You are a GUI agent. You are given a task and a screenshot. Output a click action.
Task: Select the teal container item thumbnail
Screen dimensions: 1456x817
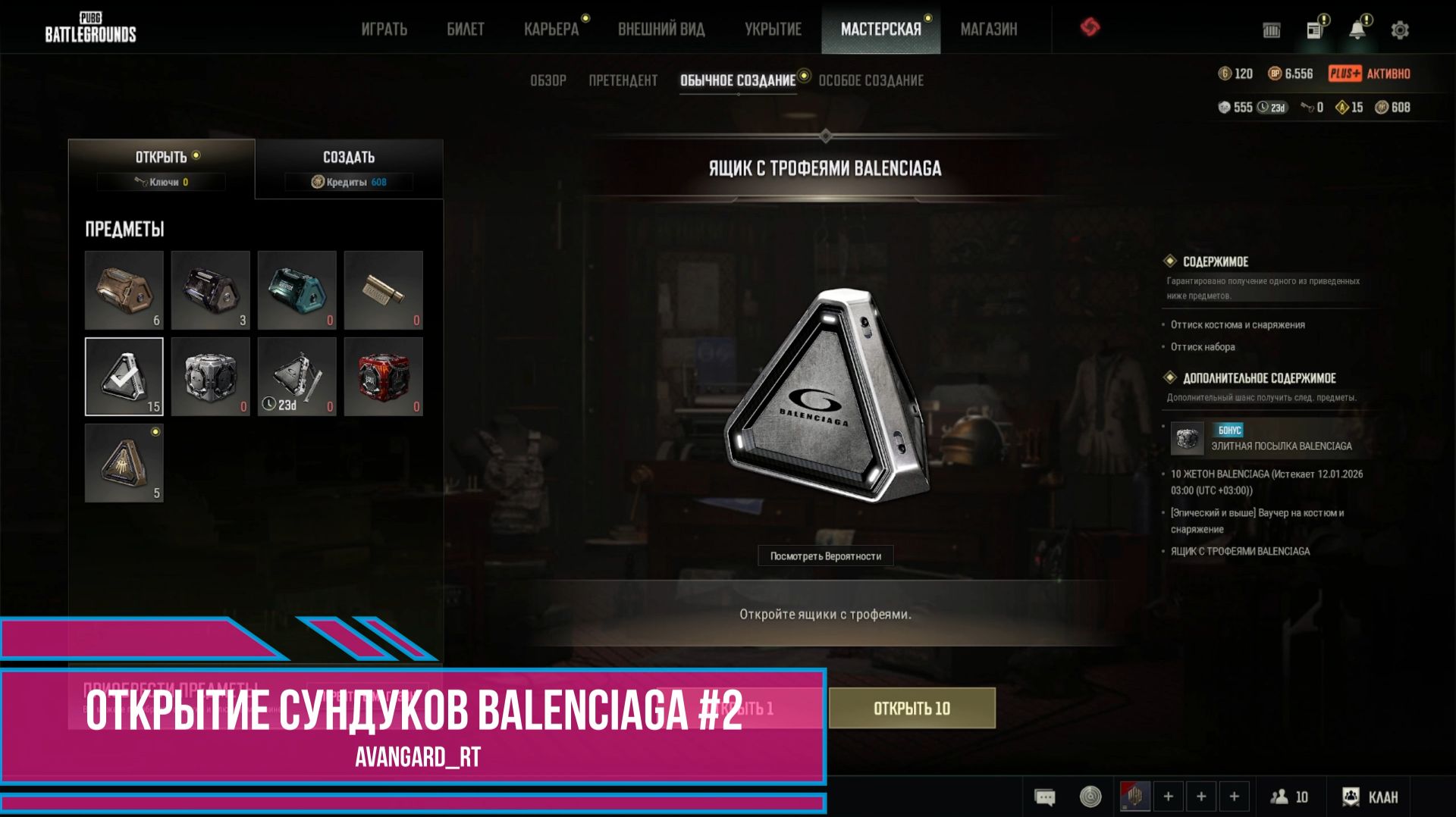point(297,290)
